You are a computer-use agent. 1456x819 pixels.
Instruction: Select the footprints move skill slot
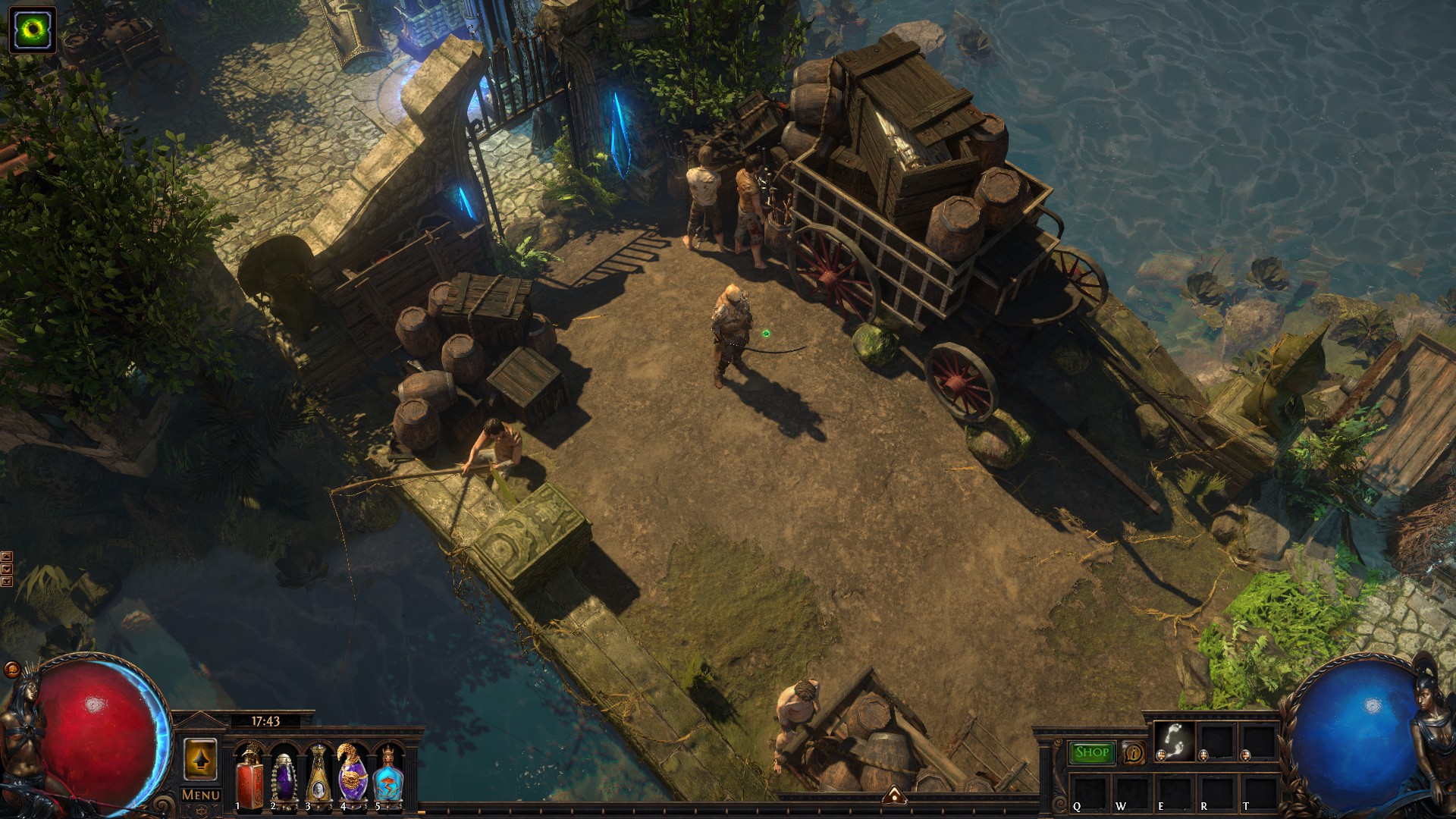coord(1174,741)
